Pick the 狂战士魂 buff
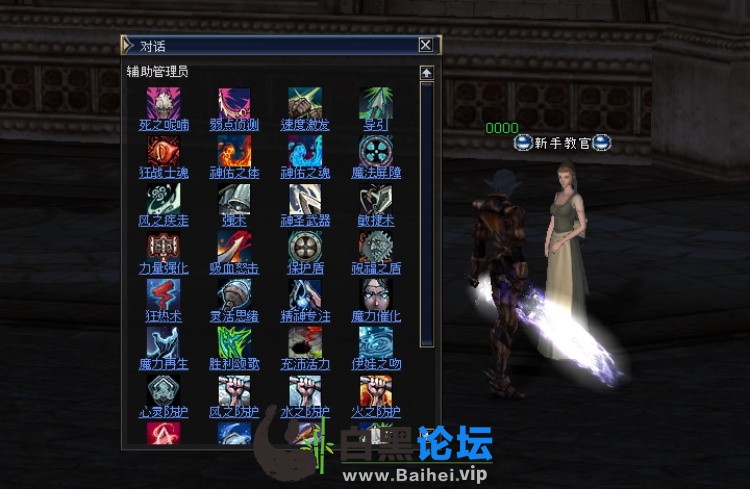Screen dimensions: 750x489 [x=163, y=173]
